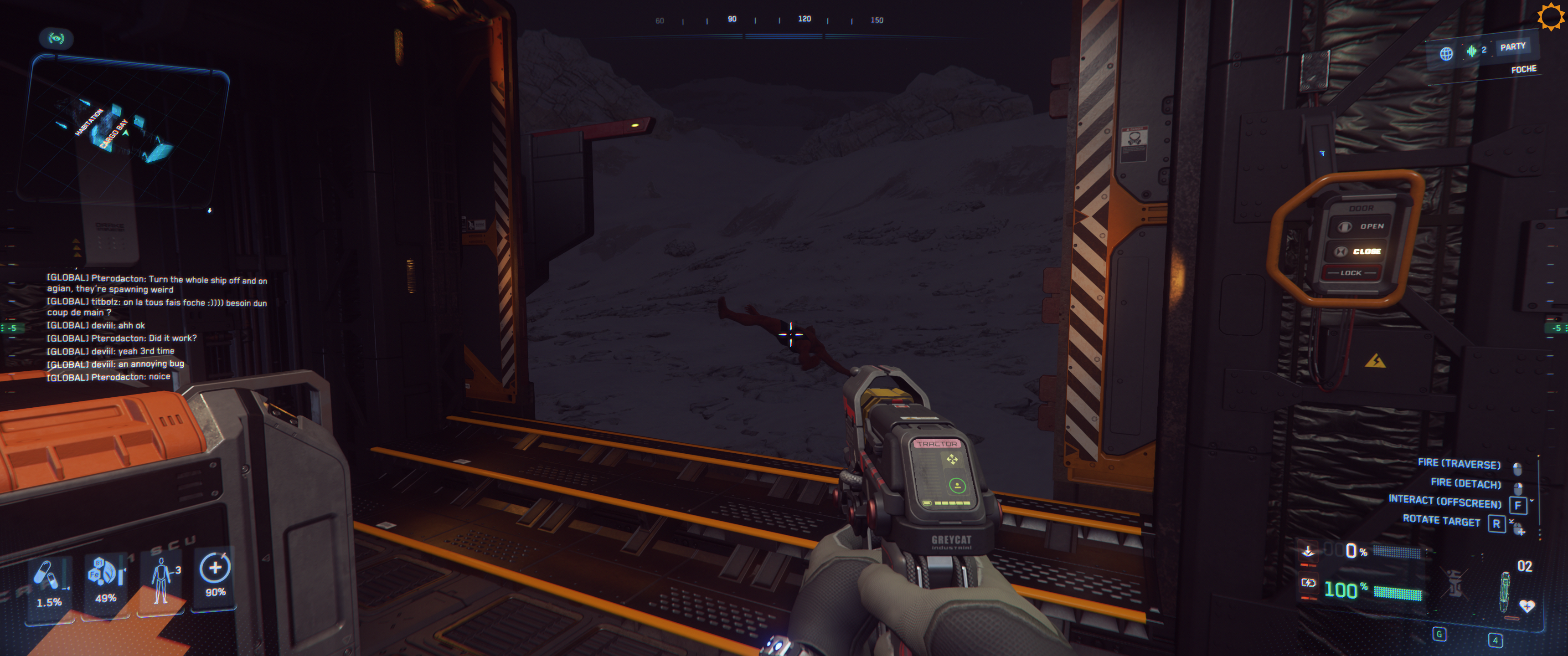Screen dimensions: 1568x656
Task: Choose OPEN on the door control panel
Action: tap(1363, 226)
